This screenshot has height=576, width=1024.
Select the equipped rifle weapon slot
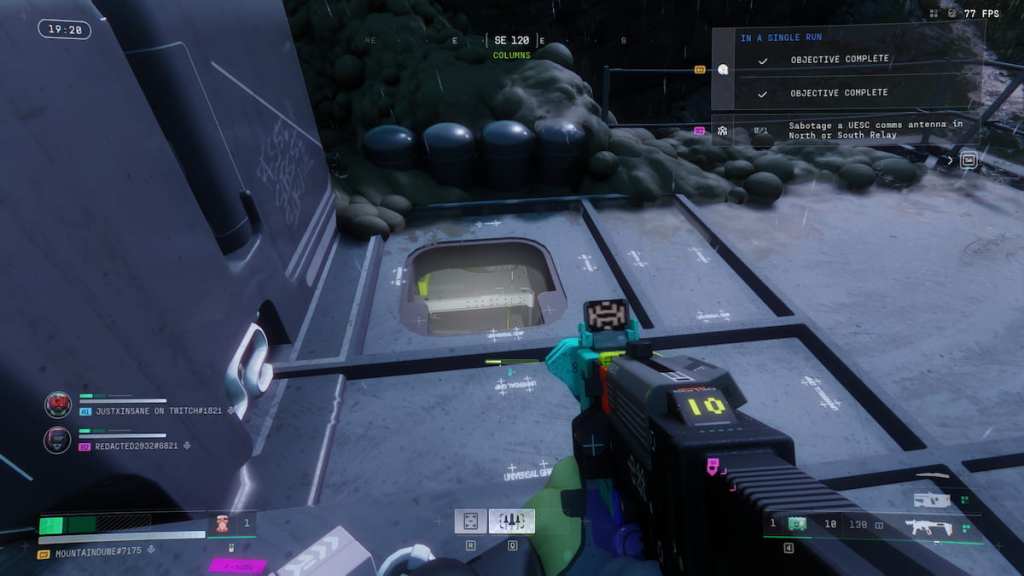pyautogui.click(x=928, y=526)
